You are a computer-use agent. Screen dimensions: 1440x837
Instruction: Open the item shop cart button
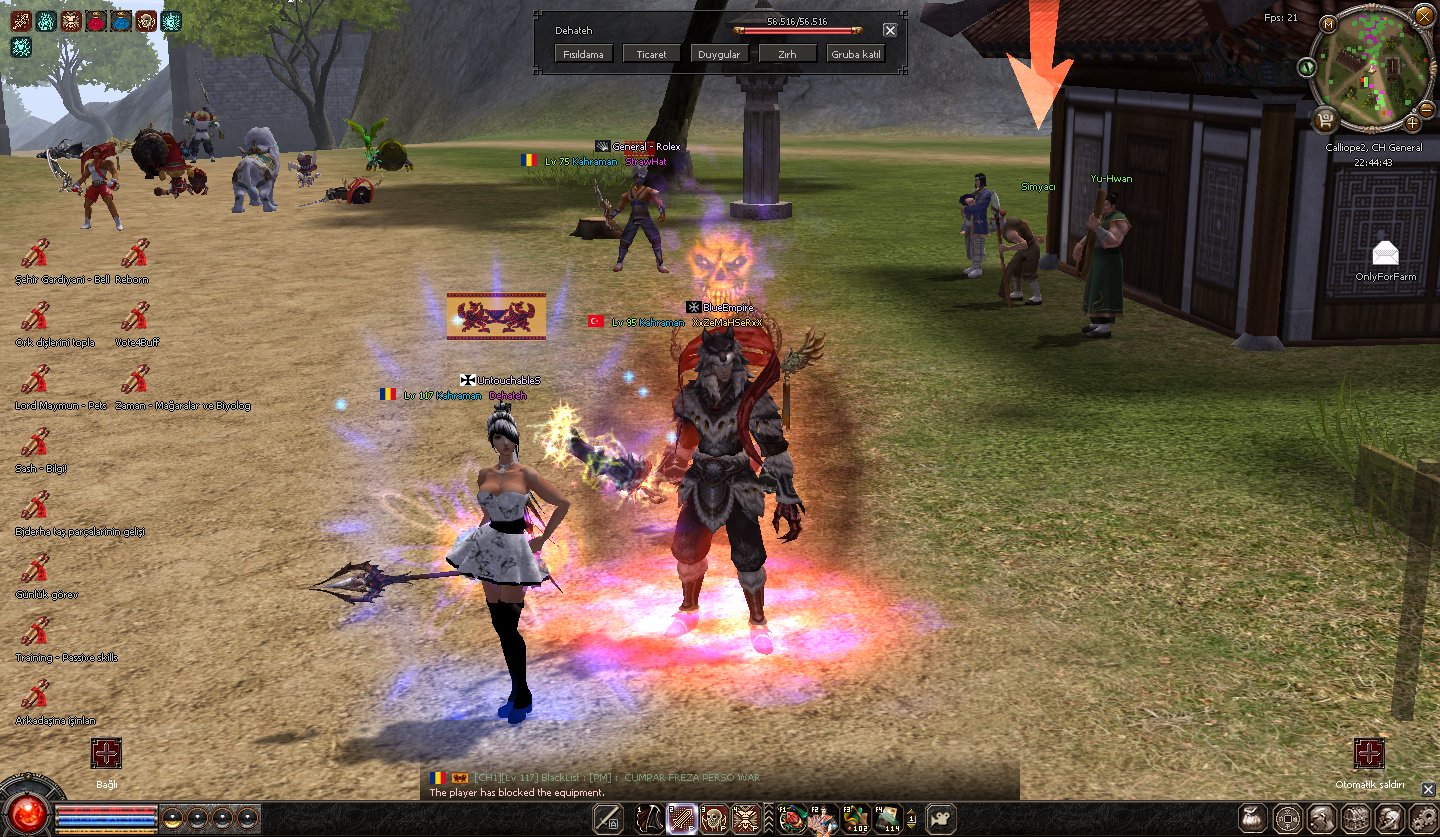1327,120
